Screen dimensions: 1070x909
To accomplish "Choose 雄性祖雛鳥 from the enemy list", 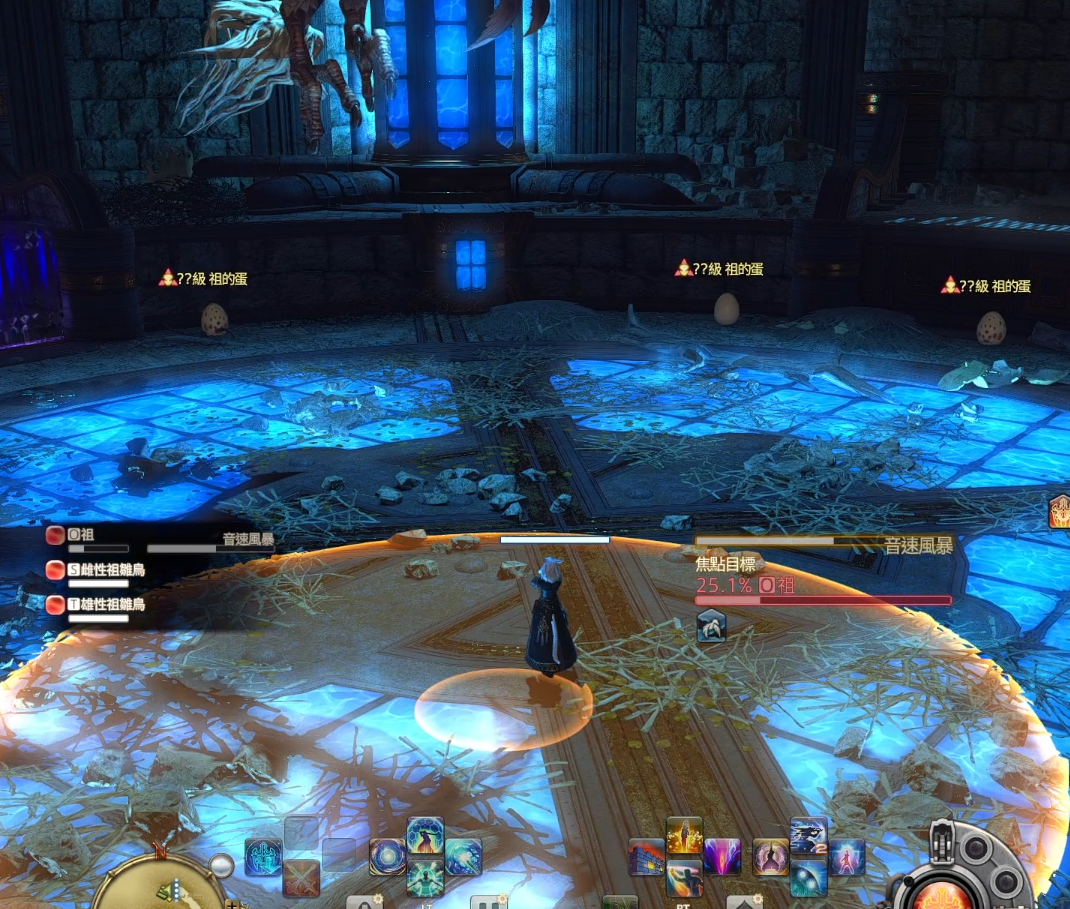I will [105, 604].
